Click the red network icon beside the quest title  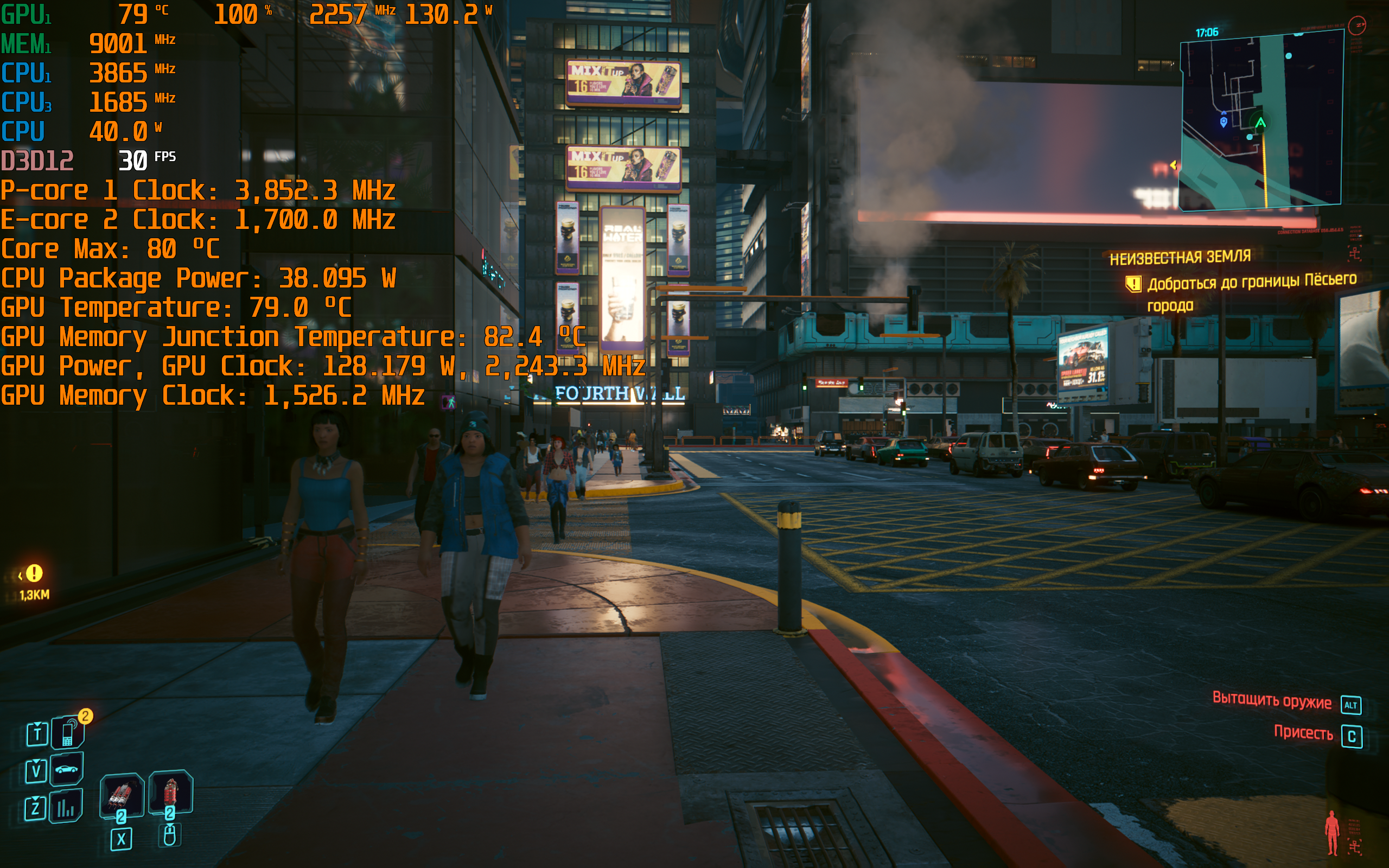(1355, 253)
